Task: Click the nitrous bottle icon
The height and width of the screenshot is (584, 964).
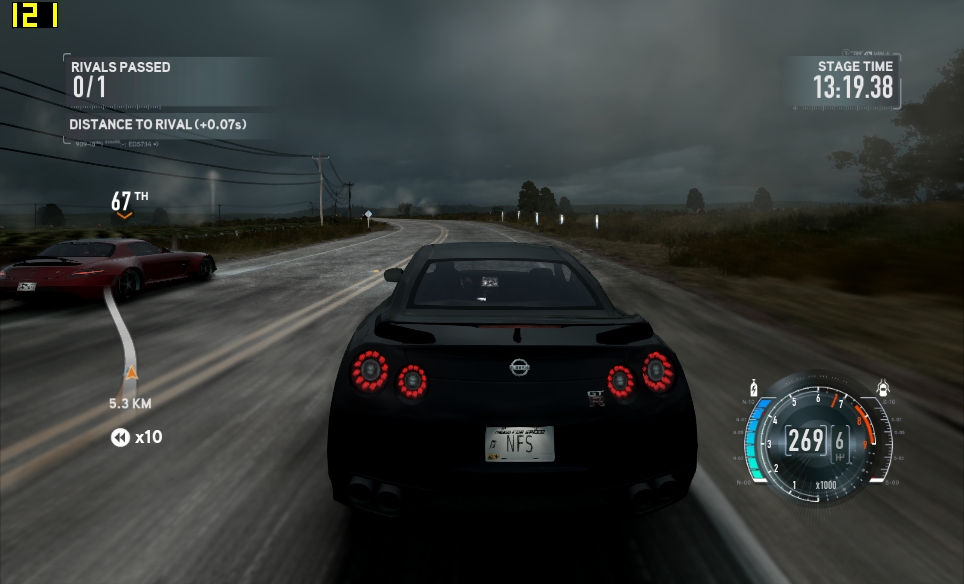Action: [x=753, y=387]
